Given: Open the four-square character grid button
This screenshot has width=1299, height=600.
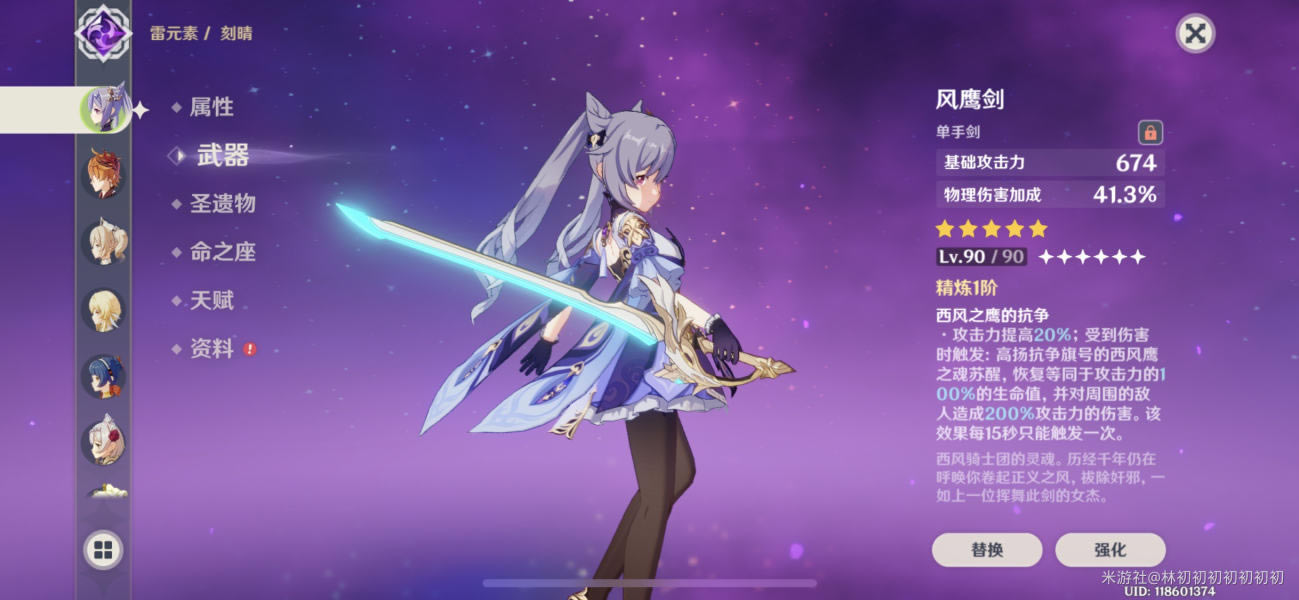Looking at the screenshot, I should click(x=104, y=549).
